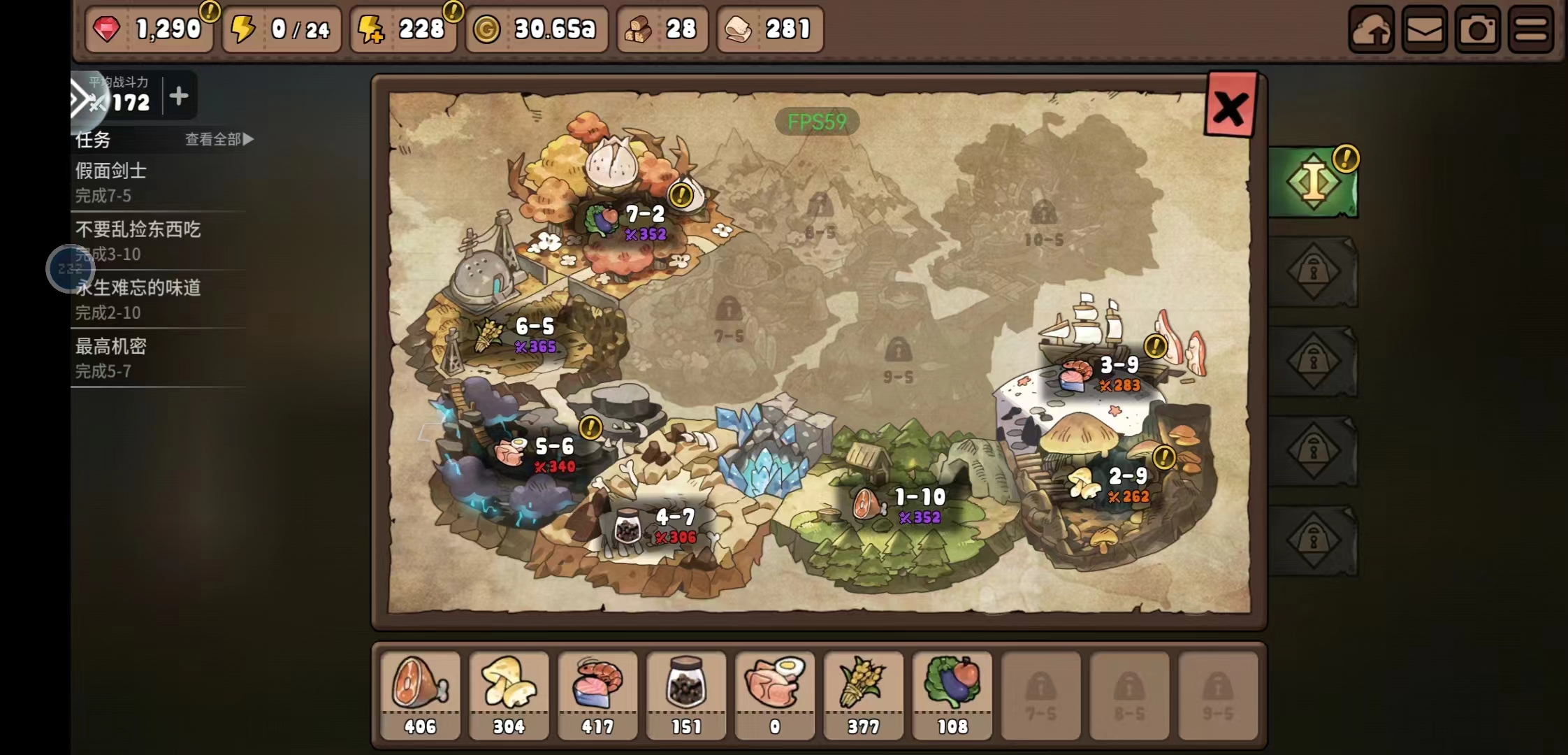Image resolution: width=1568 pixels, height=755 pixels.
Task: Take a screenshot with camera button
Action: tap(1477, 29)
